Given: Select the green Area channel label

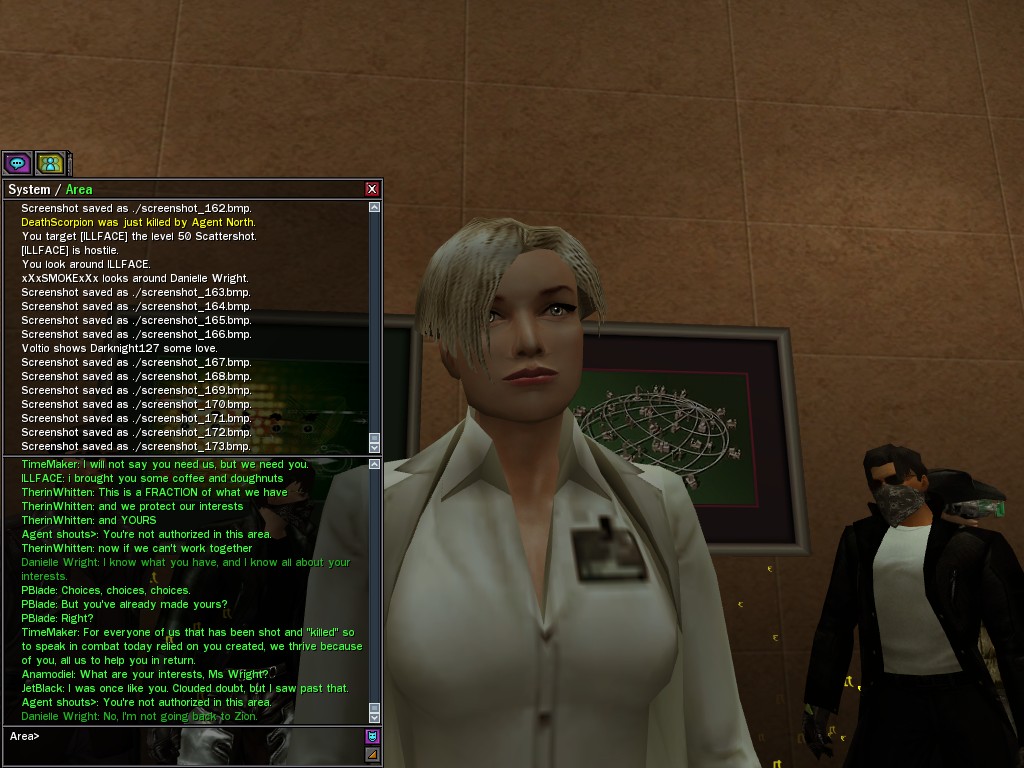Looking at the screenshot, I should (79, 189).
